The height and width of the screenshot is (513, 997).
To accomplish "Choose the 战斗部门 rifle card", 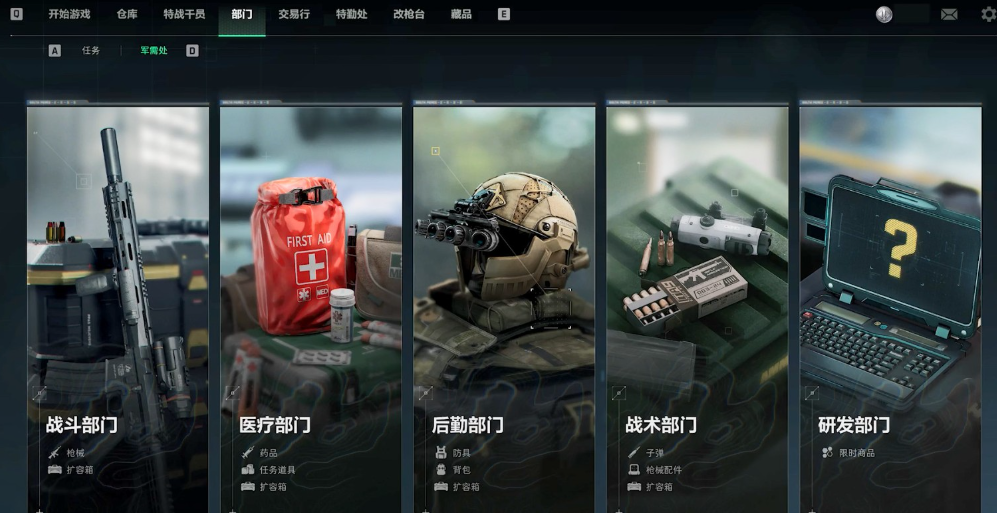I will [x=118, y=300].
